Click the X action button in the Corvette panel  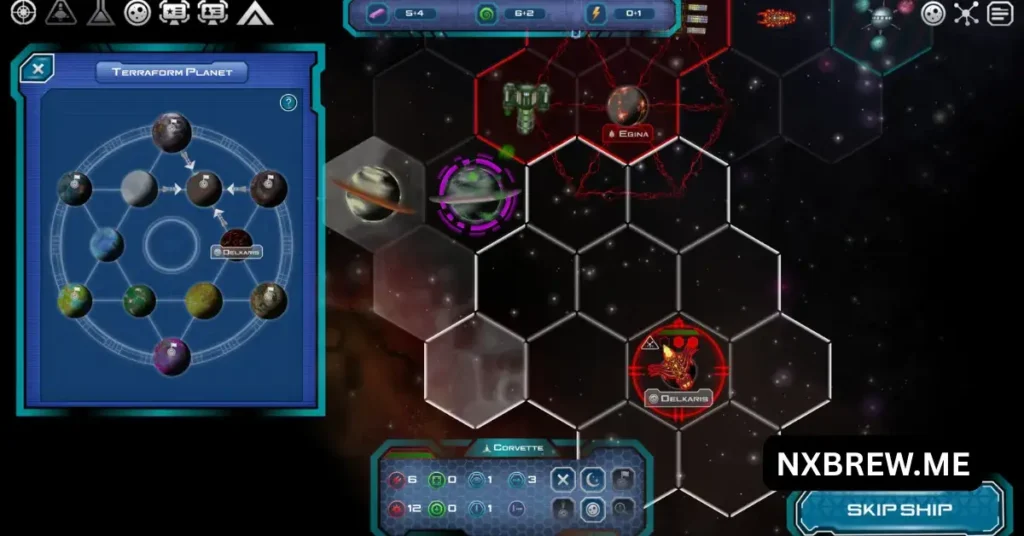tap(564, 481)
